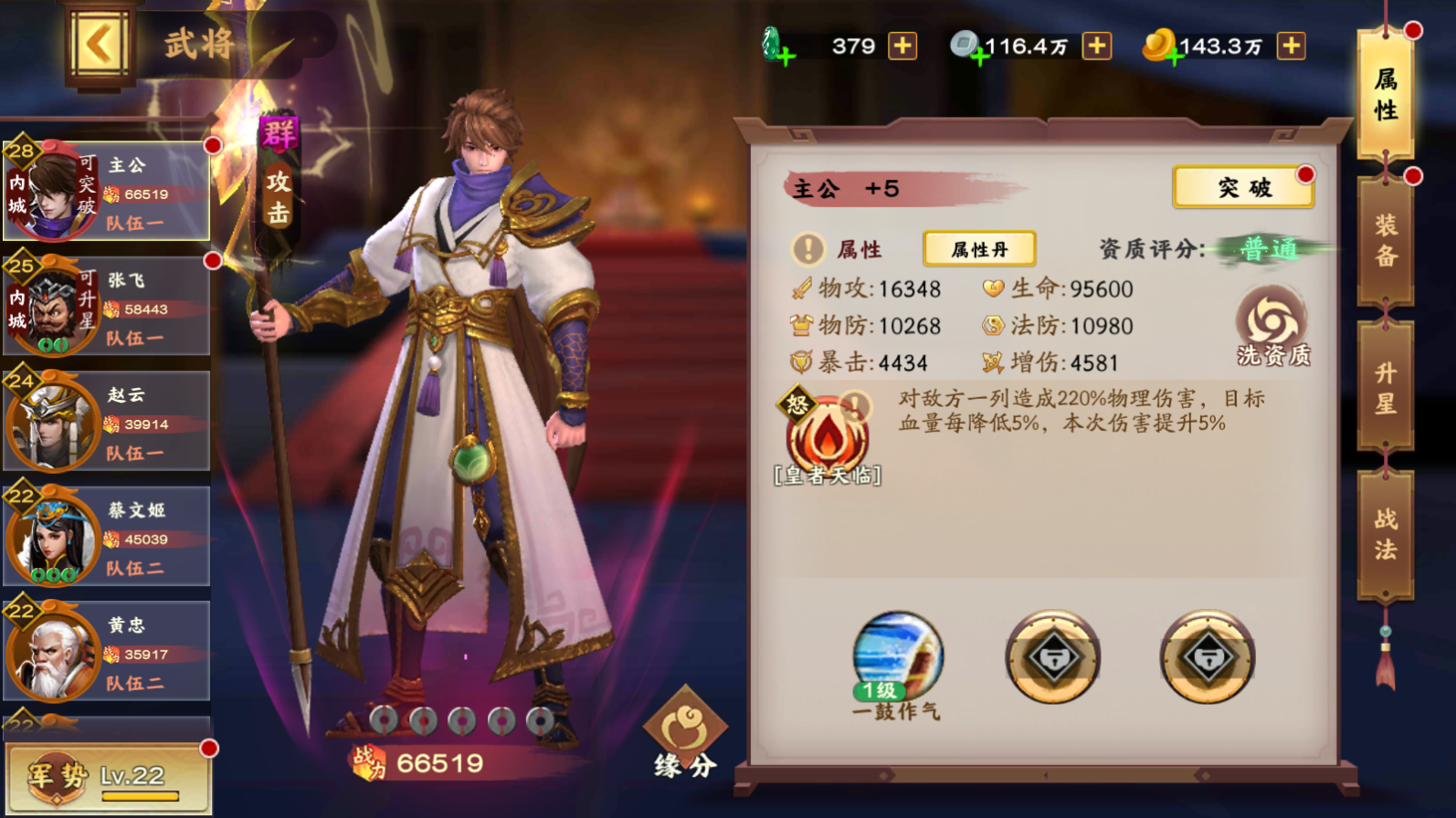Go back using the yellow arrow button

pos(99,46)
